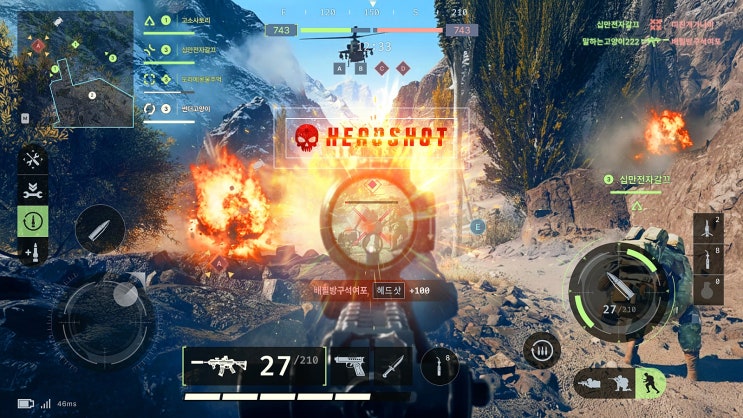
Task: Switch to prone stance
Action: pos(592,383)
